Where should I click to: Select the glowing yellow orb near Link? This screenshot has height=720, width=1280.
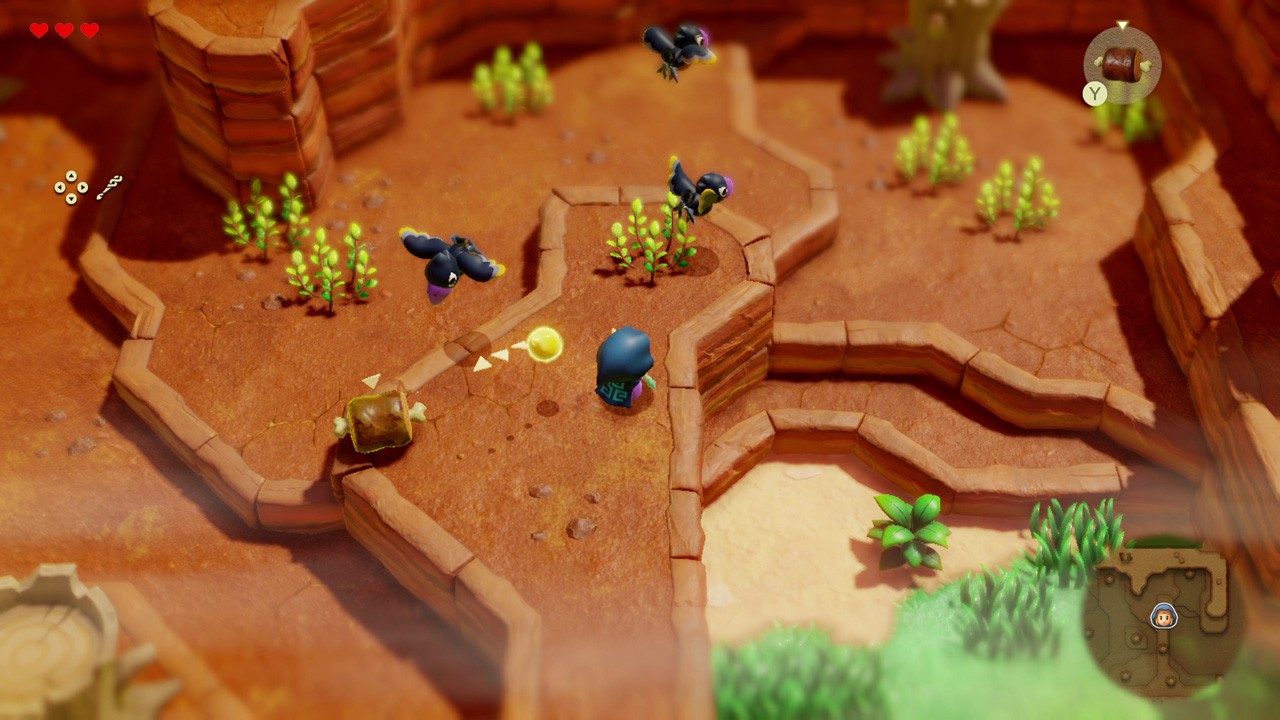pos(545,345)
